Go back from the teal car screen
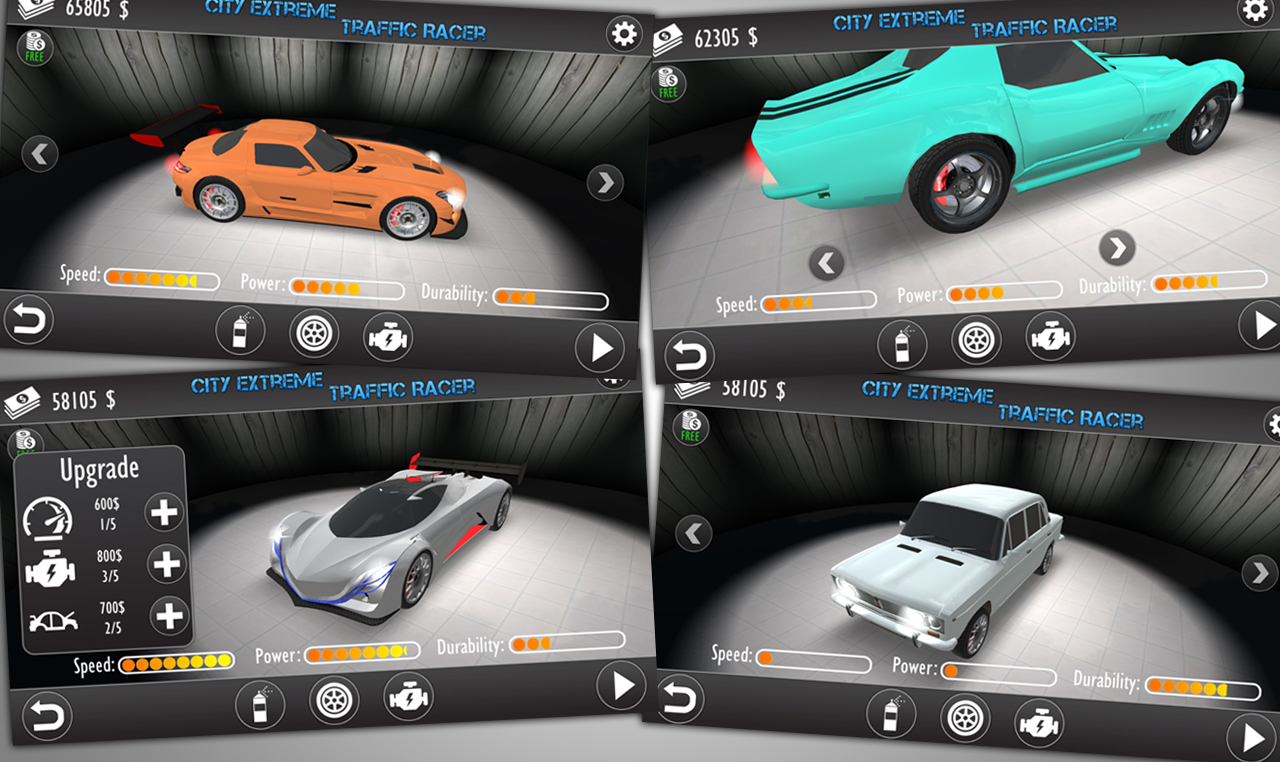Screen dimensions: 1280x762 click(690, 355)
